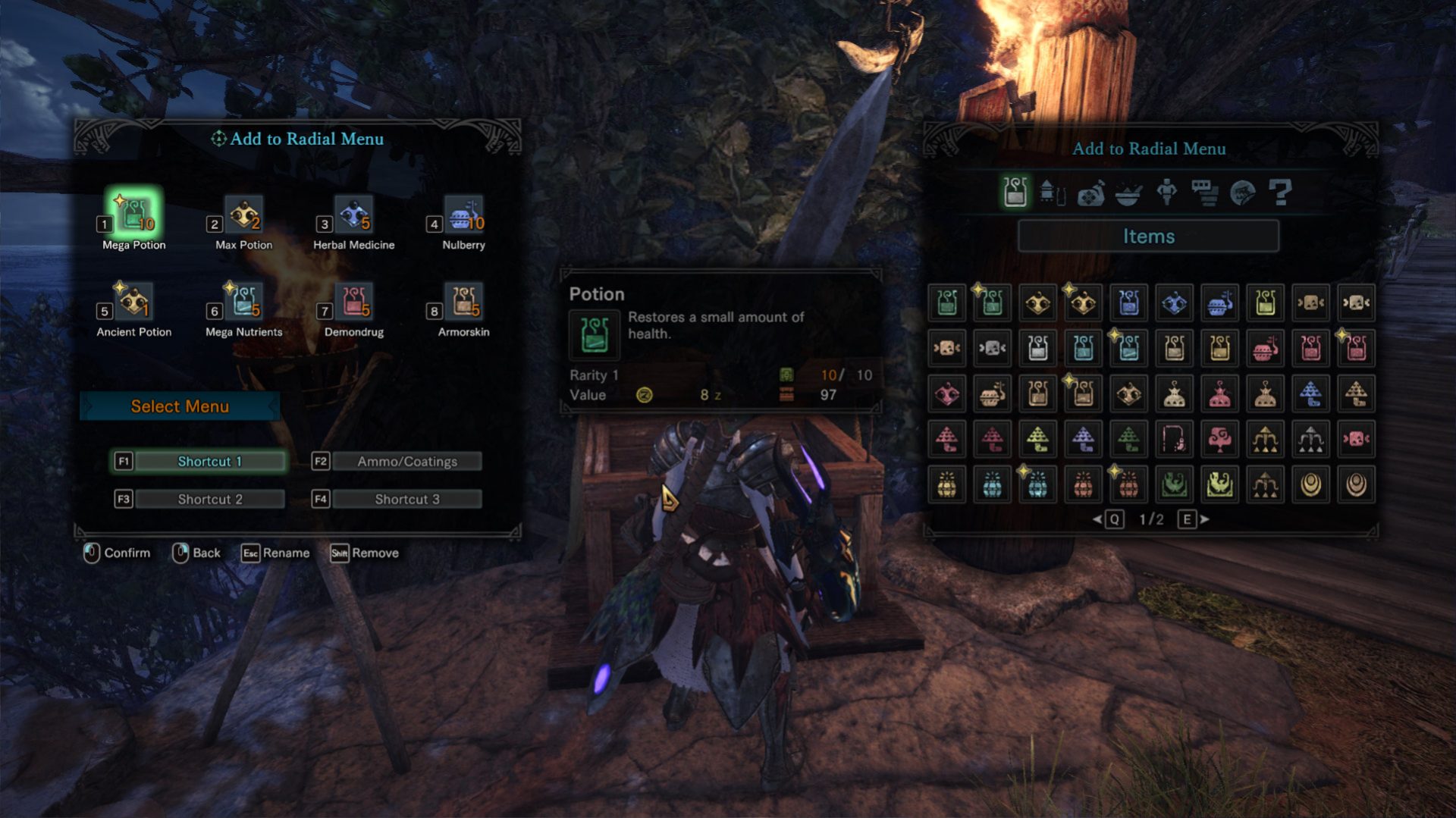Choose Nulberry from the radial slots

tap(463, 215)
